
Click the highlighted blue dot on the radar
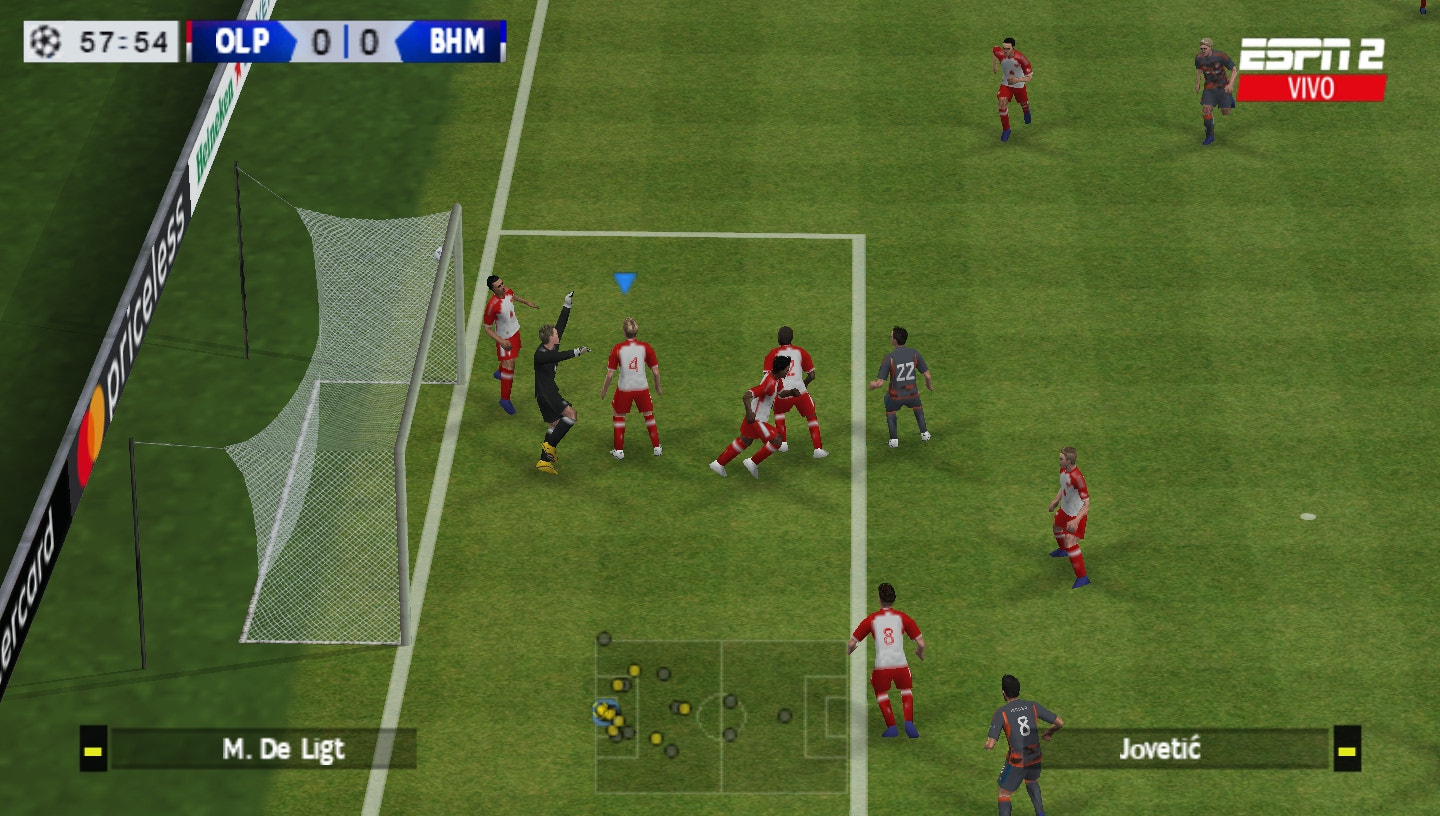tap(603, 711)
